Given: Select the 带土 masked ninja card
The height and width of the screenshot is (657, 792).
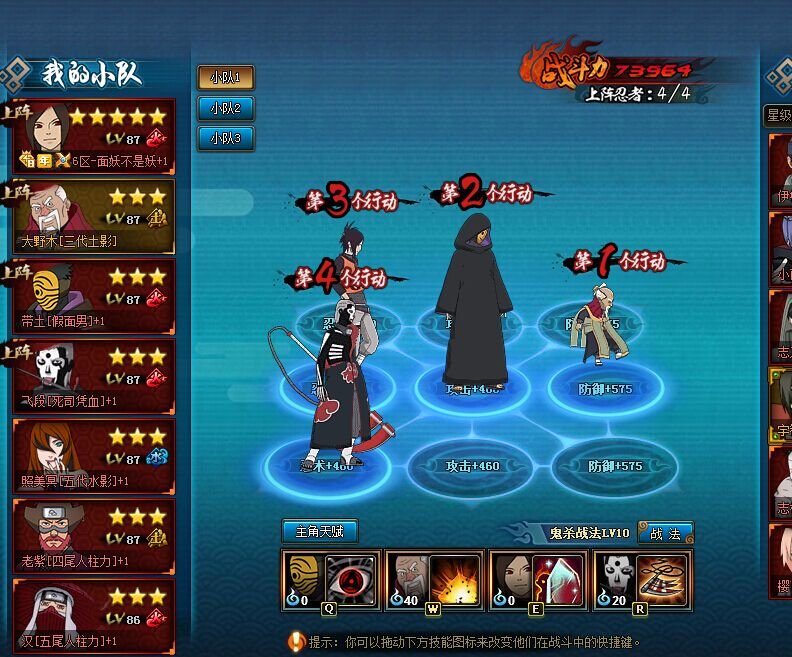Looking at the screenshot, I should (x=94, y=296).
